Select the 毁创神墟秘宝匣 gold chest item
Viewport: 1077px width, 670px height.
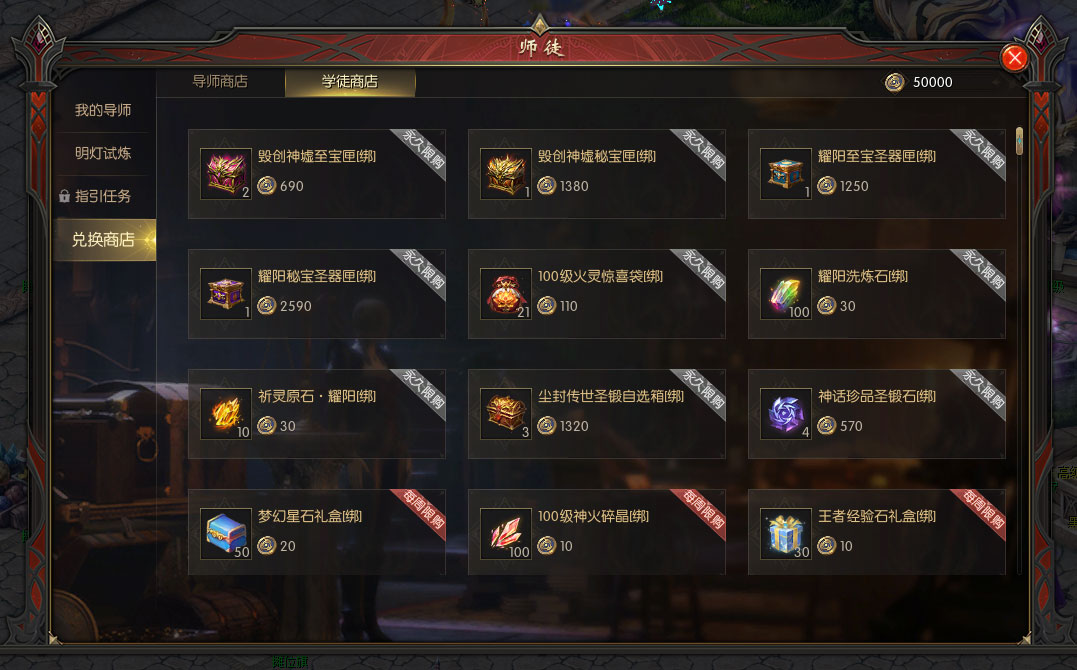point(506,174)
